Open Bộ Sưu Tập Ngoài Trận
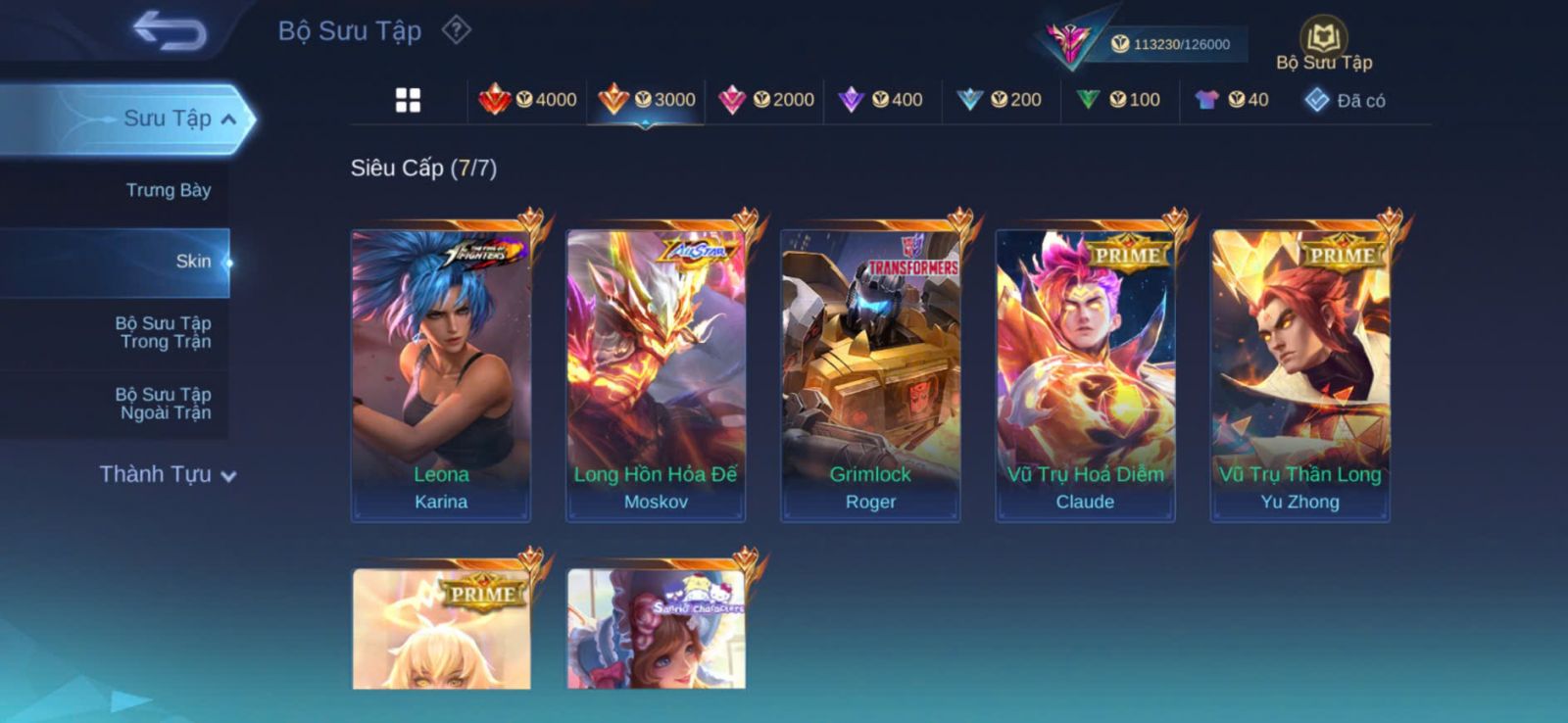This screenshot has height=723, width=1568. click(x=165, y=404)
